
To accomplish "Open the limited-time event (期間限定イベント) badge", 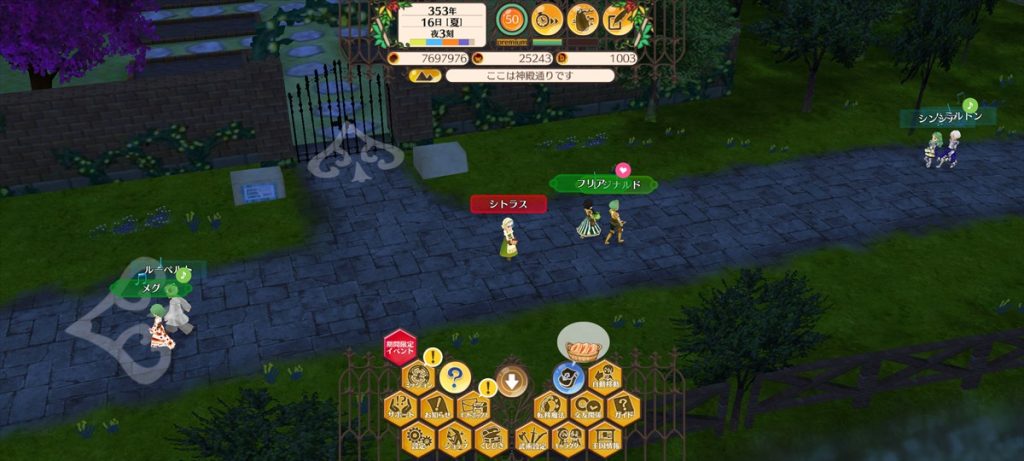I will tap(399, 346).
